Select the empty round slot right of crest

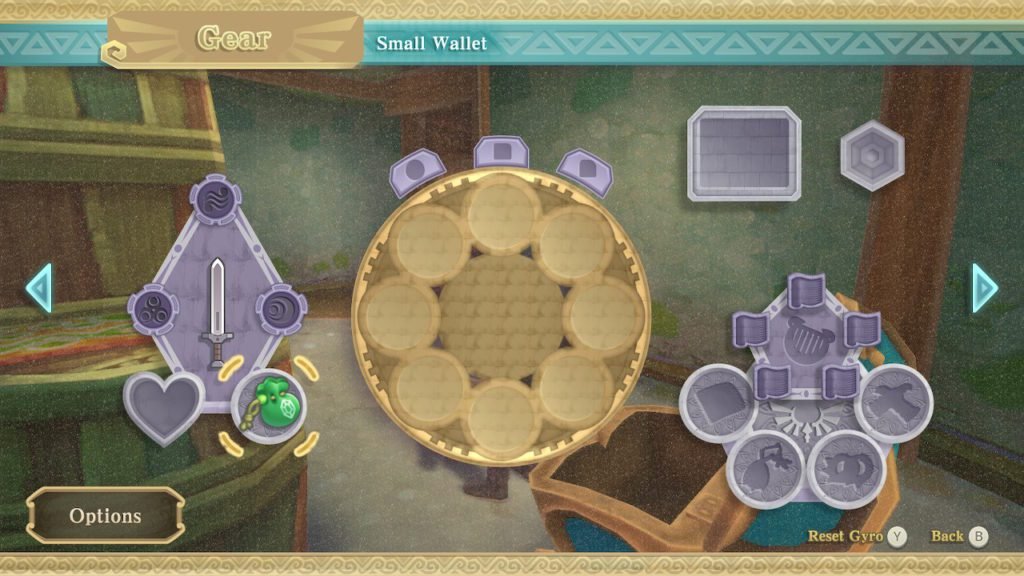(893, 402)
